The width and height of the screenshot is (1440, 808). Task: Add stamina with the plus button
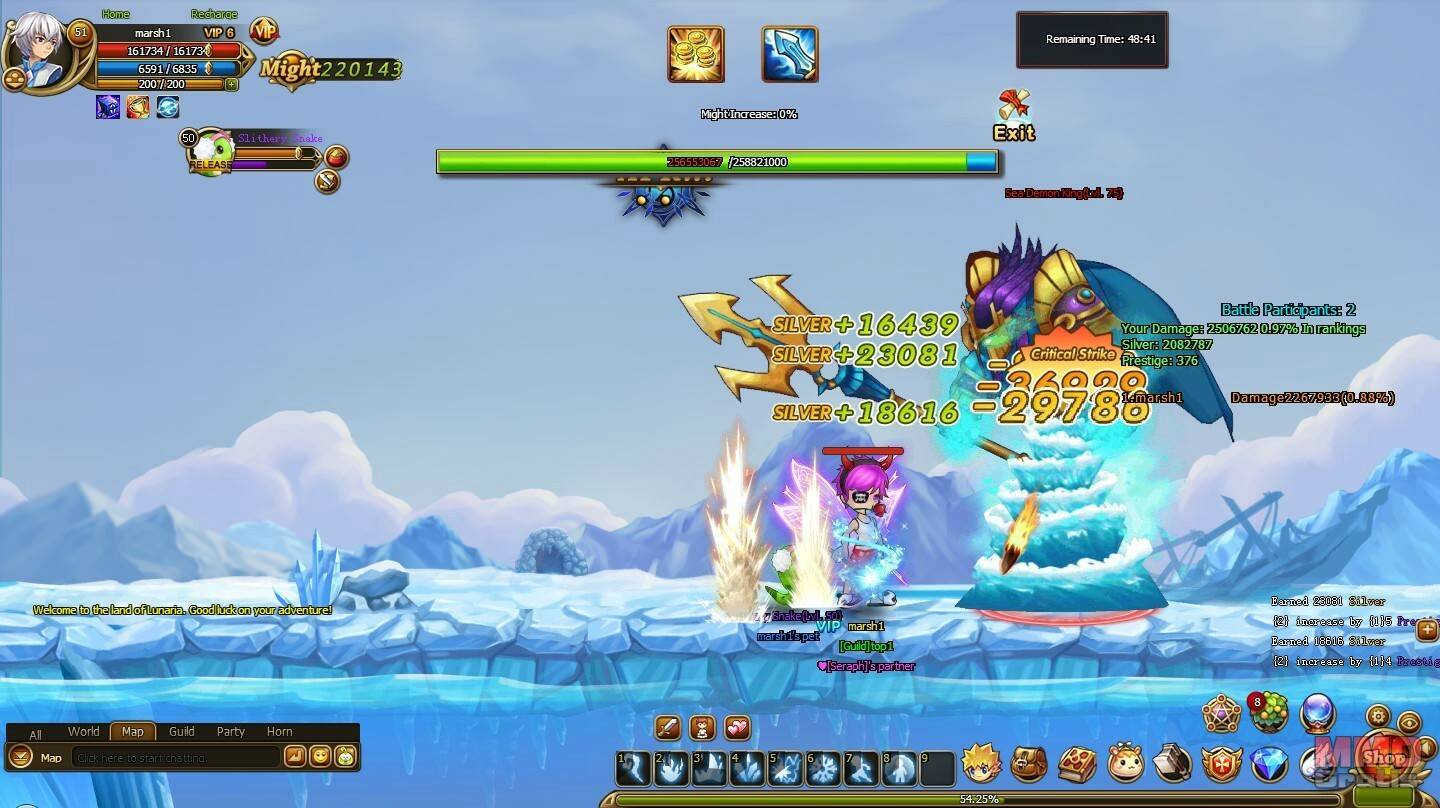click(232, 85)
